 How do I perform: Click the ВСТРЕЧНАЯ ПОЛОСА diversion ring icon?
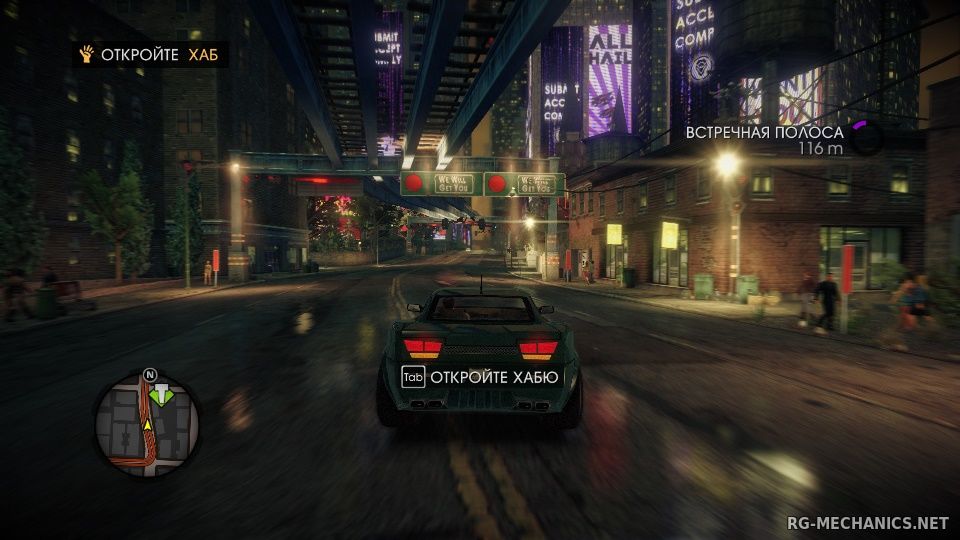tap(866, 139)
